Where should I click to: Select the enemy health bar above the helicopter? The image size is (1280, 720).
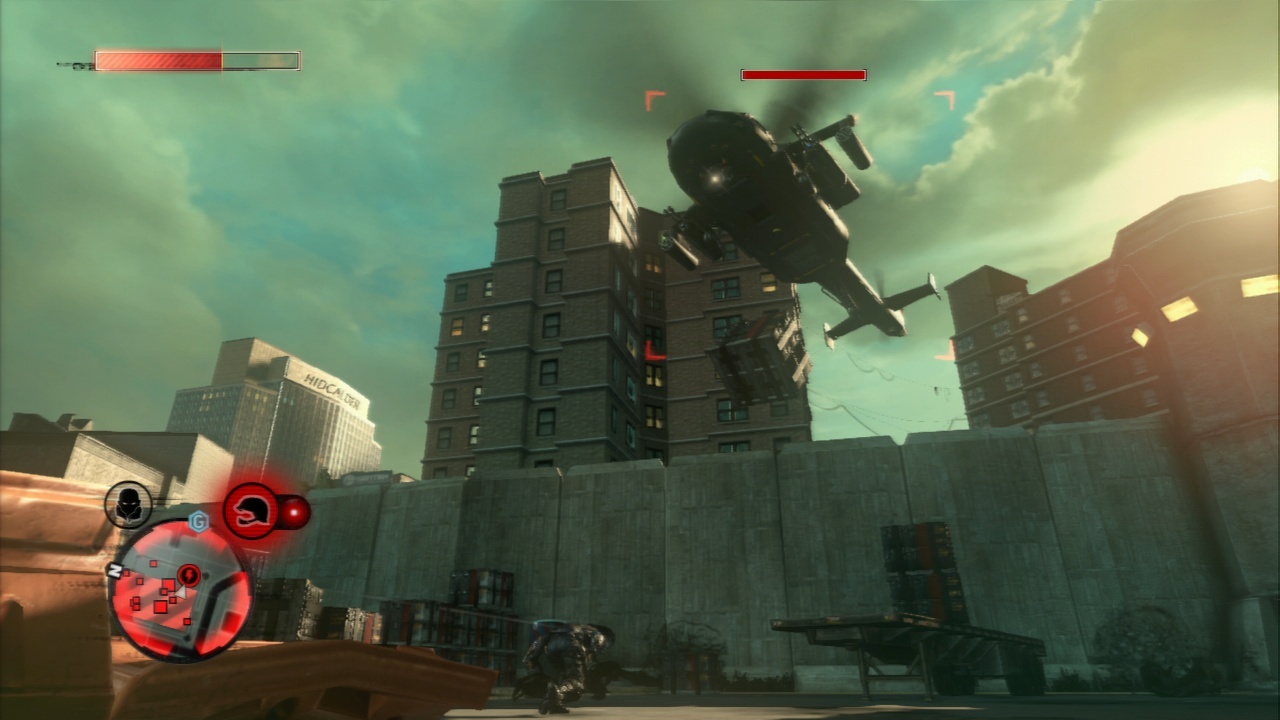click(802, 74)
